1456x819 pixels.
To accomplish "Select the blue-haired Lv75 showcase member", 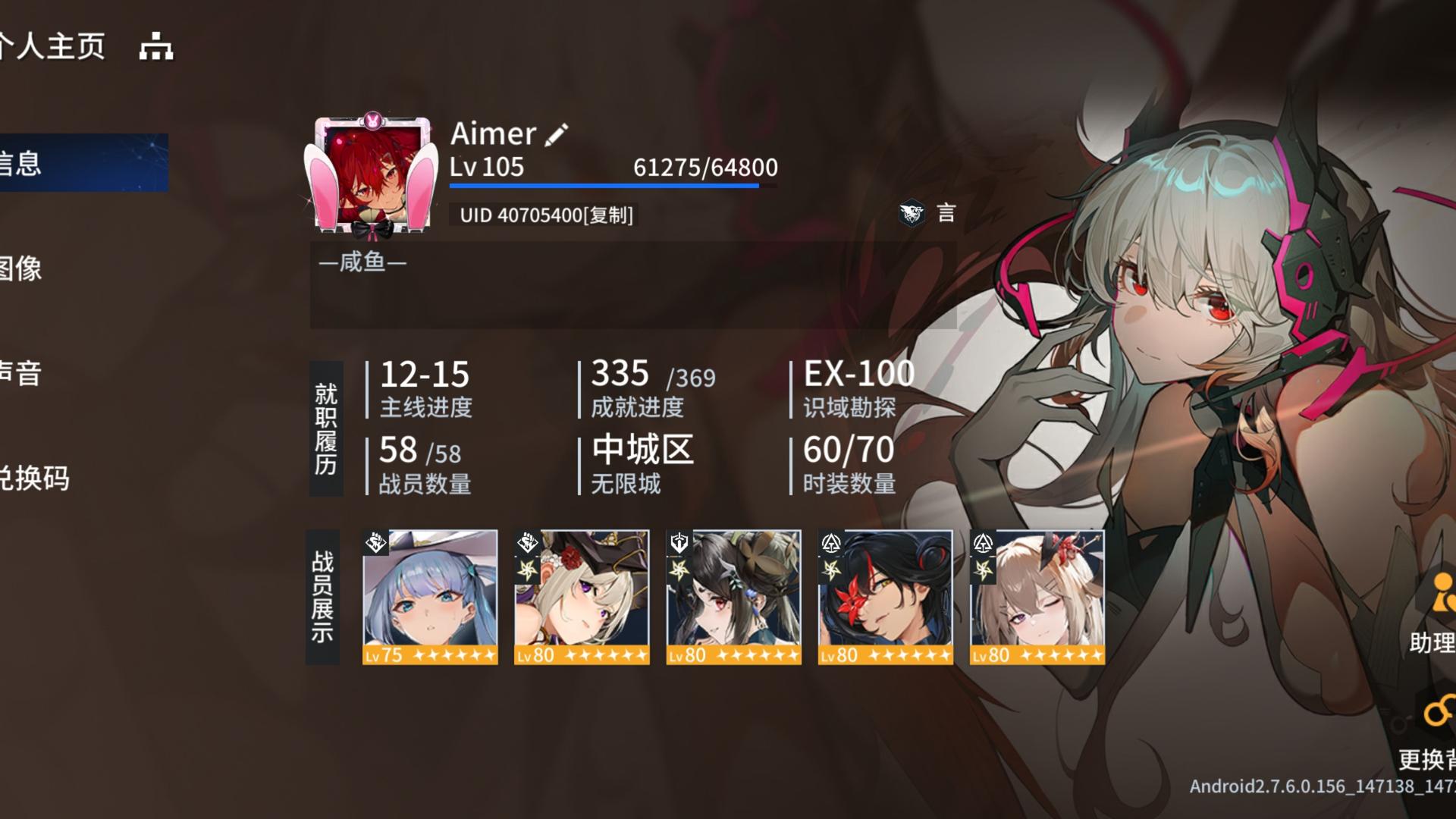I will tap(430, 597).
